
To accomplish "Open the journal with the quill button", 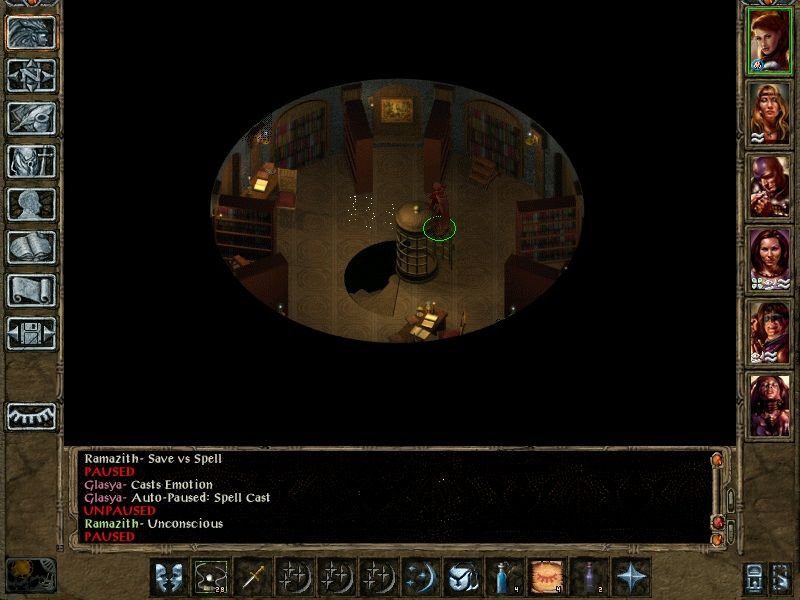I will pyautogui.click(x=32, y=118).
